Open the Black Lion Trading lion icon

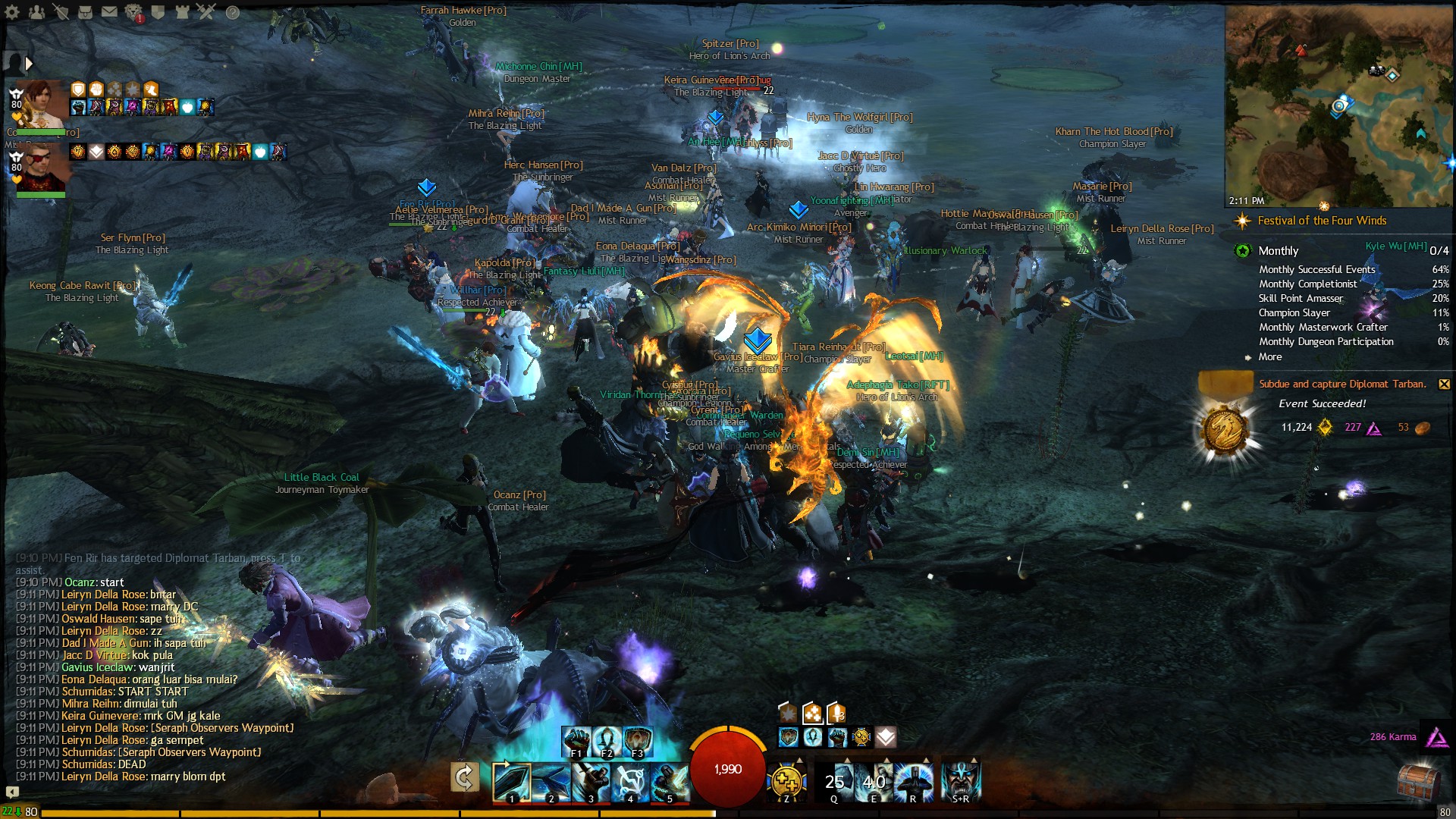(133, 11)
